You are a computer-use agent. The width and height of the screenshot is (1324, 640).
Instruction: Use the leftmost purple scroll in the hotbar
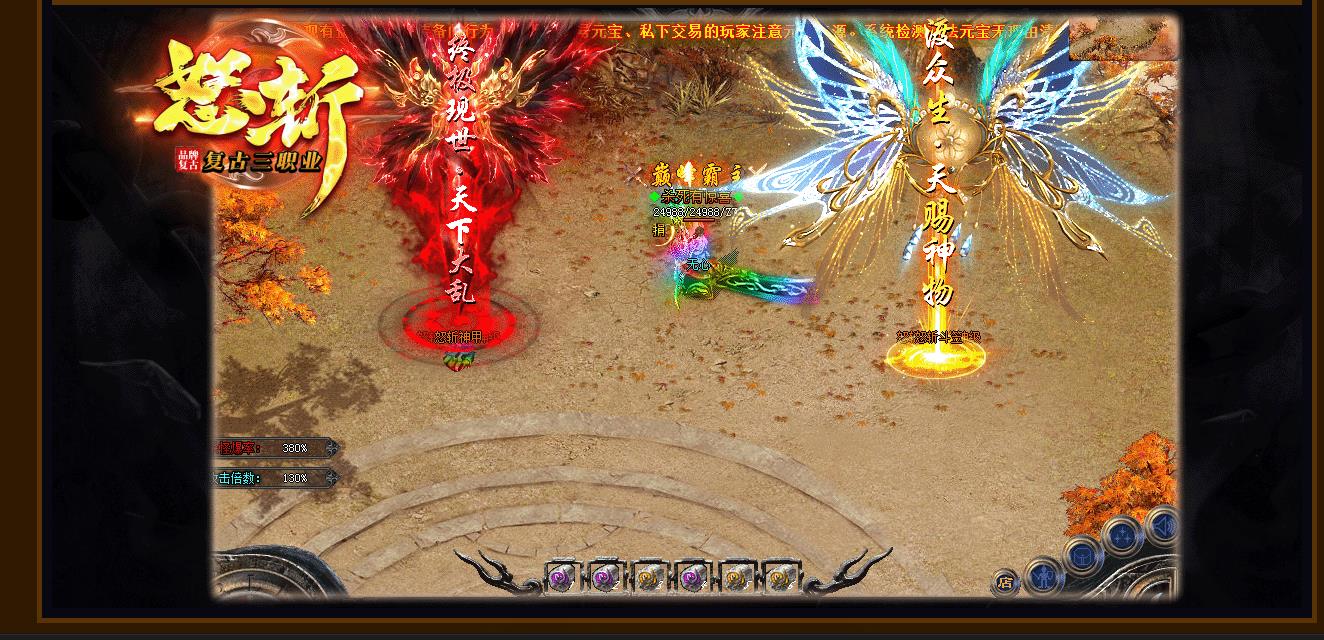coord(562,577)
